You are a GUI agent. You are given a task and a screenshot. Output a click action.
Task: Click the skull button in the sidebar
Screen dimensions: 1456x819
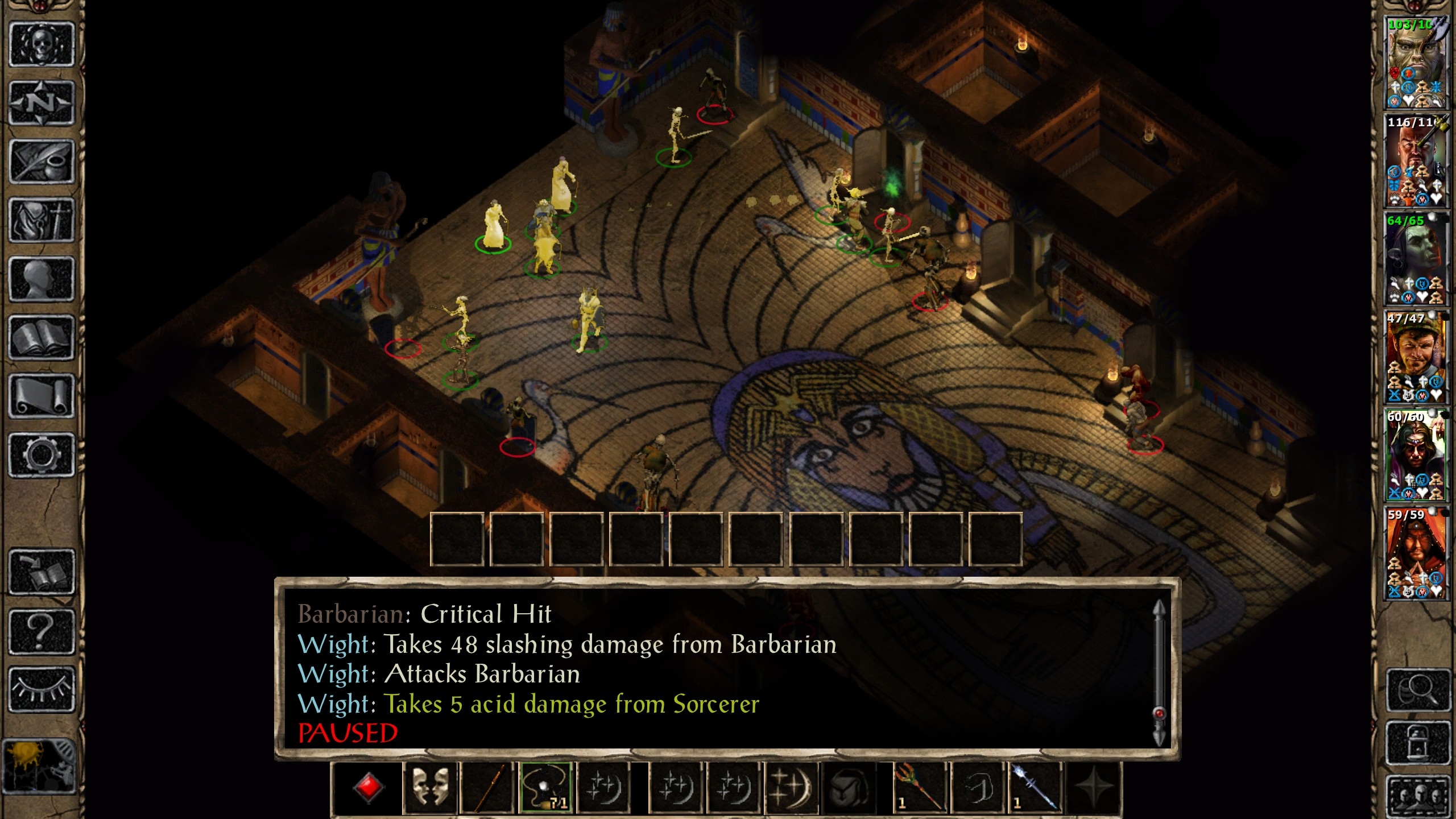point(42,44)
